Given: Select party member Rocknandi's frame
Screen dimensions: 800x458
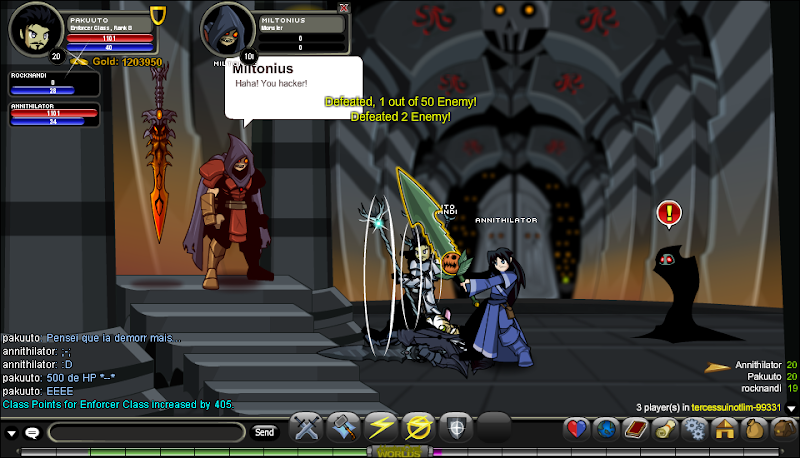Looking at the screenshot, I should pos(54,83).
